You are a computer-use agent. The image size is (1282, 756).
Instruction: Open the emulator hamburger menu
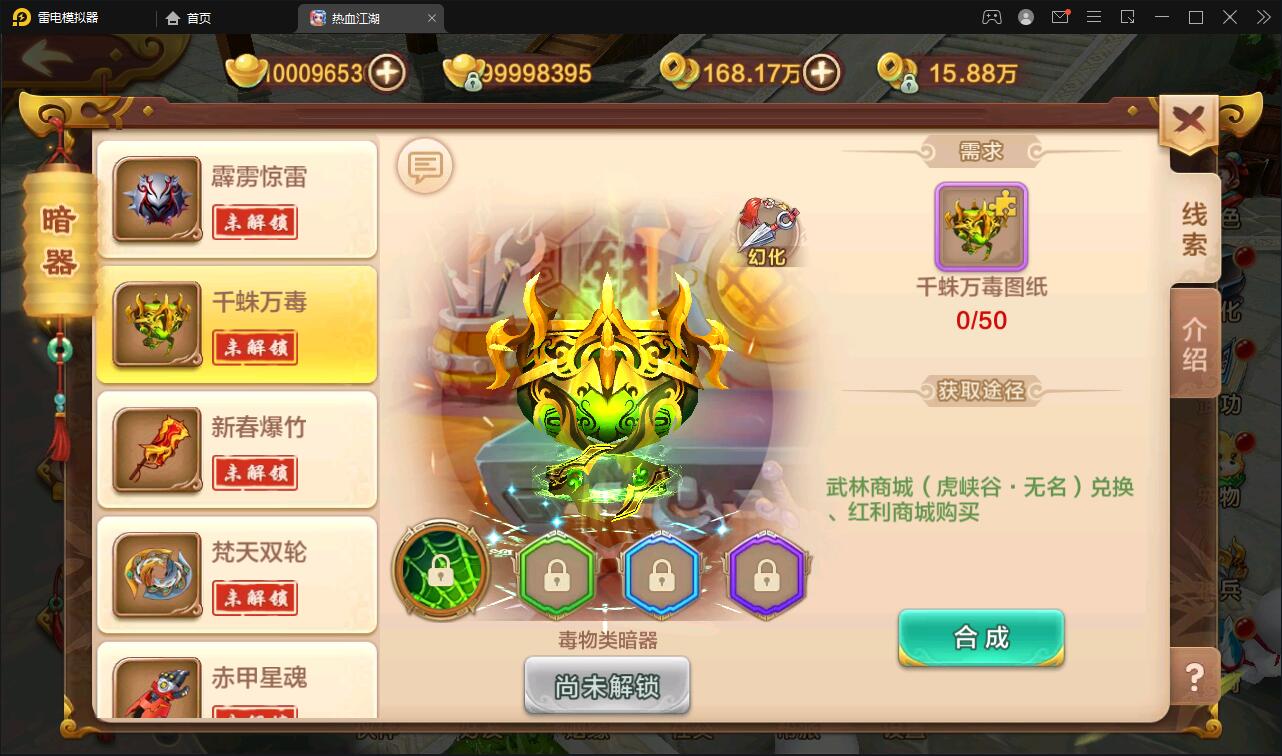[1094, 16]
